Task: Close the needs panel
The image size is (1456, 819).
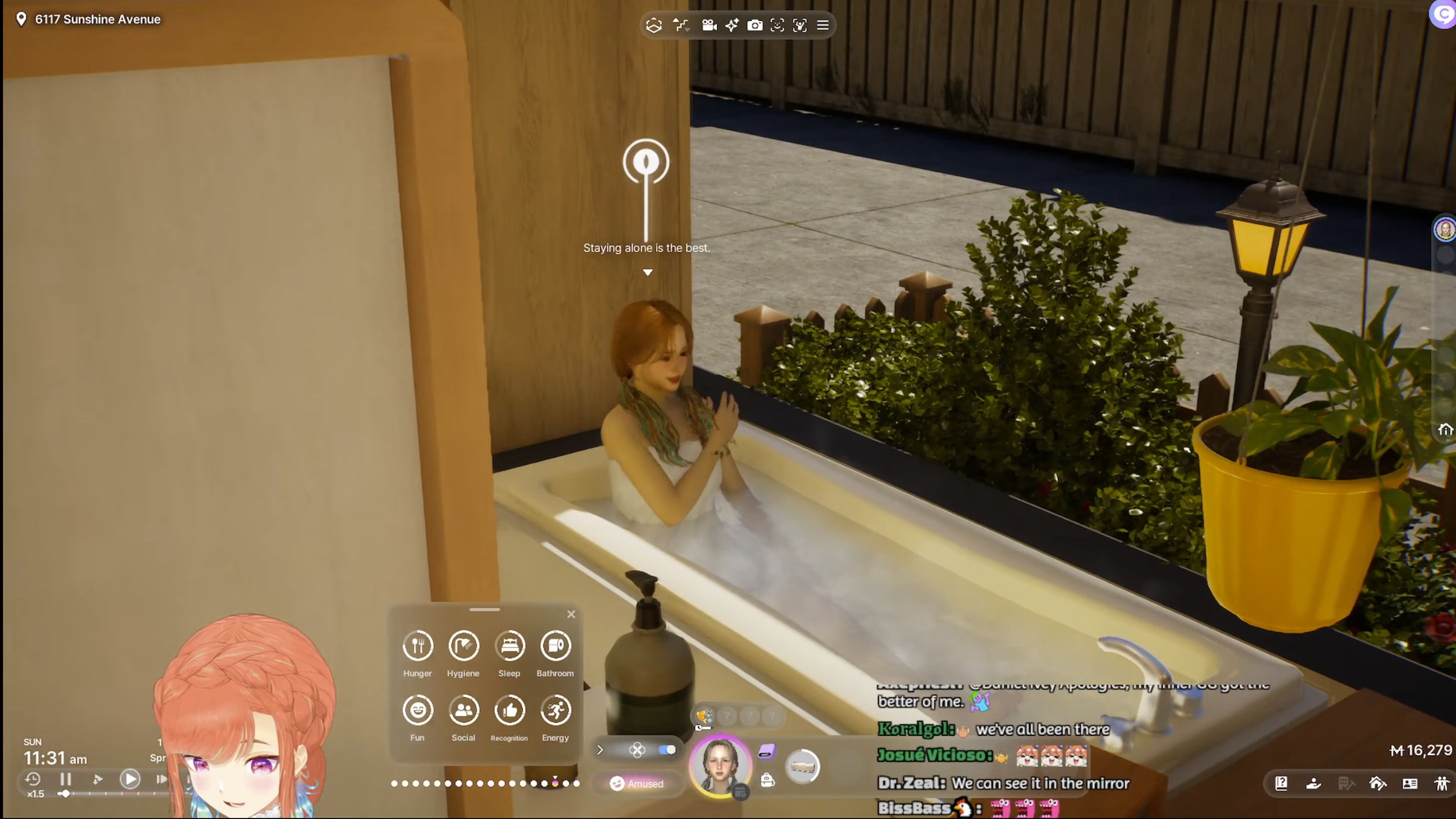Action: coord(571,614)
